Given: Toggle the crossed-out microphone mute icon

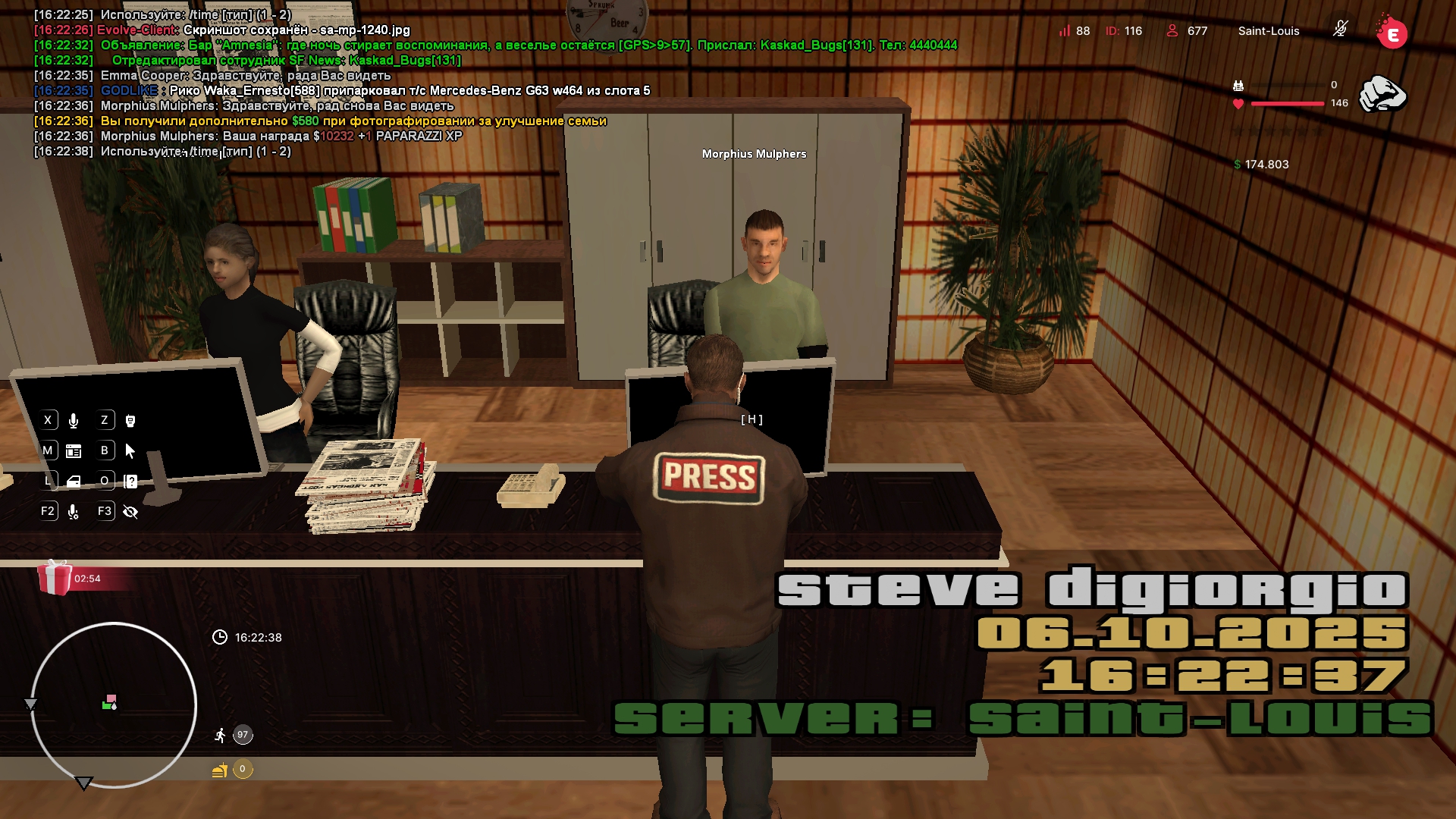Looking at the screenshot, I should 1340,30.
